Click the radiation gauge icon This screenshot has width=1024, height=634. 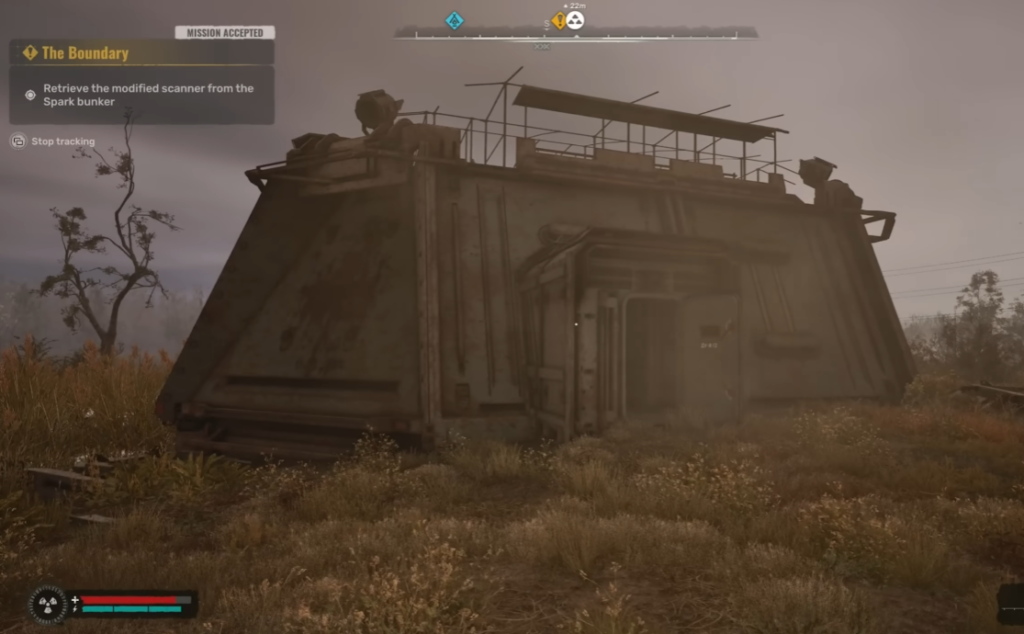coord(46,603)
